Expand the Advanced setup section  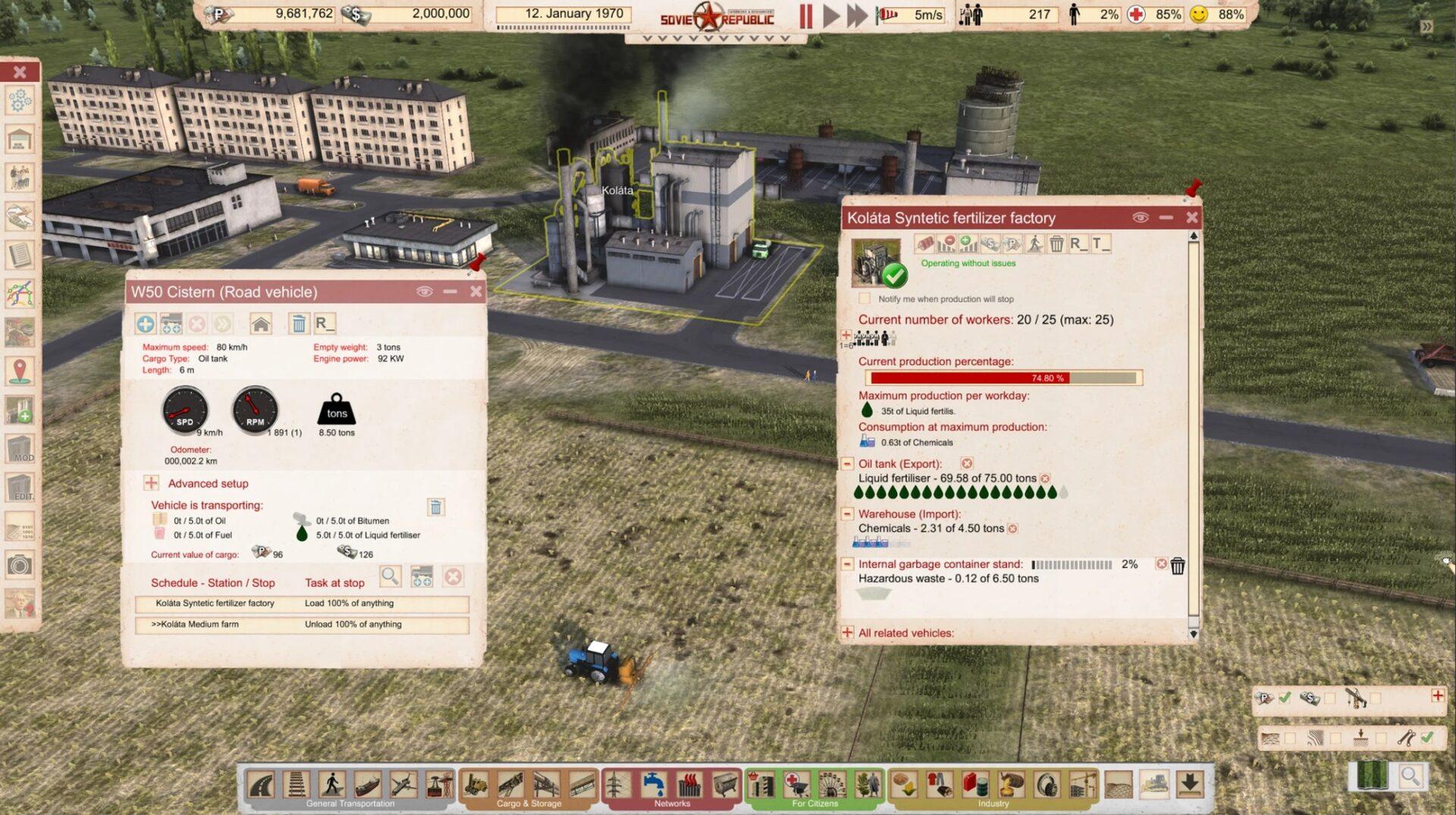pyautogui.click(x=152, y=483)
